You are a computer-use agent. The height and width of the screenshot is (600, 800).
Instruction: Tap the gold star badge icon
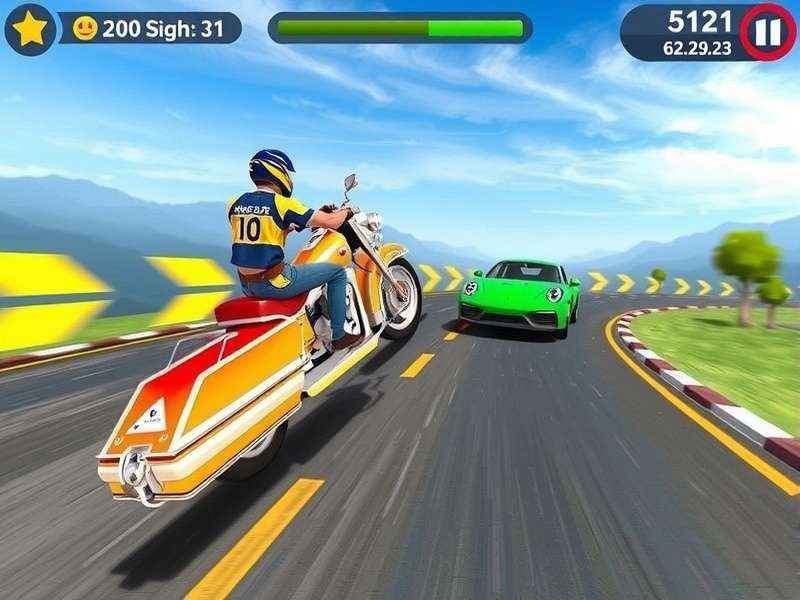coord(29,29)
